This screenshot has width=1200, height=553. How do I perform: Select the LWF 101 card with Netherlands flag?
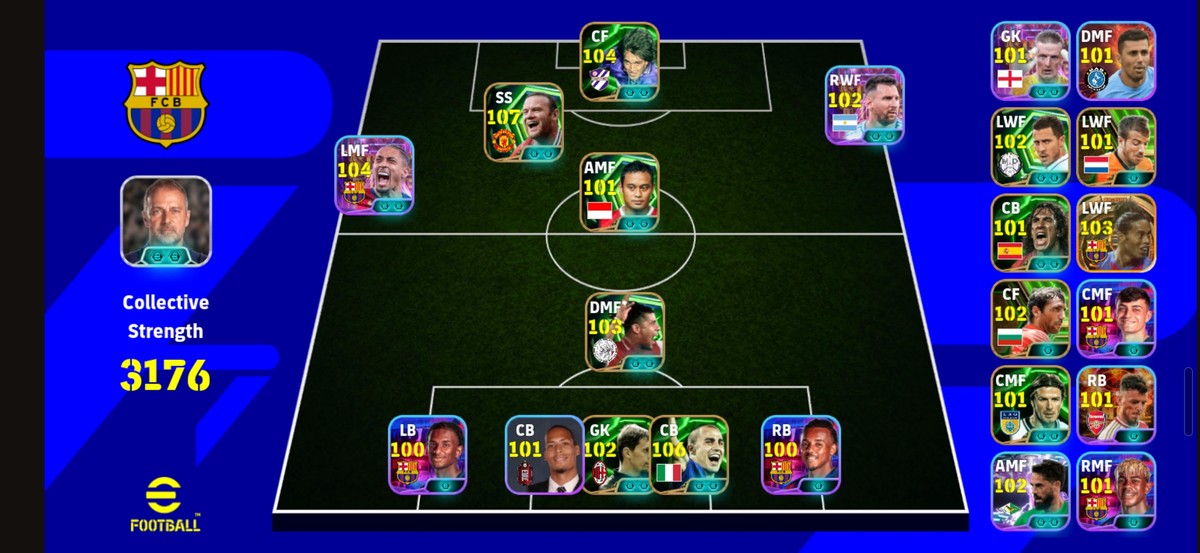point(1116,146)
